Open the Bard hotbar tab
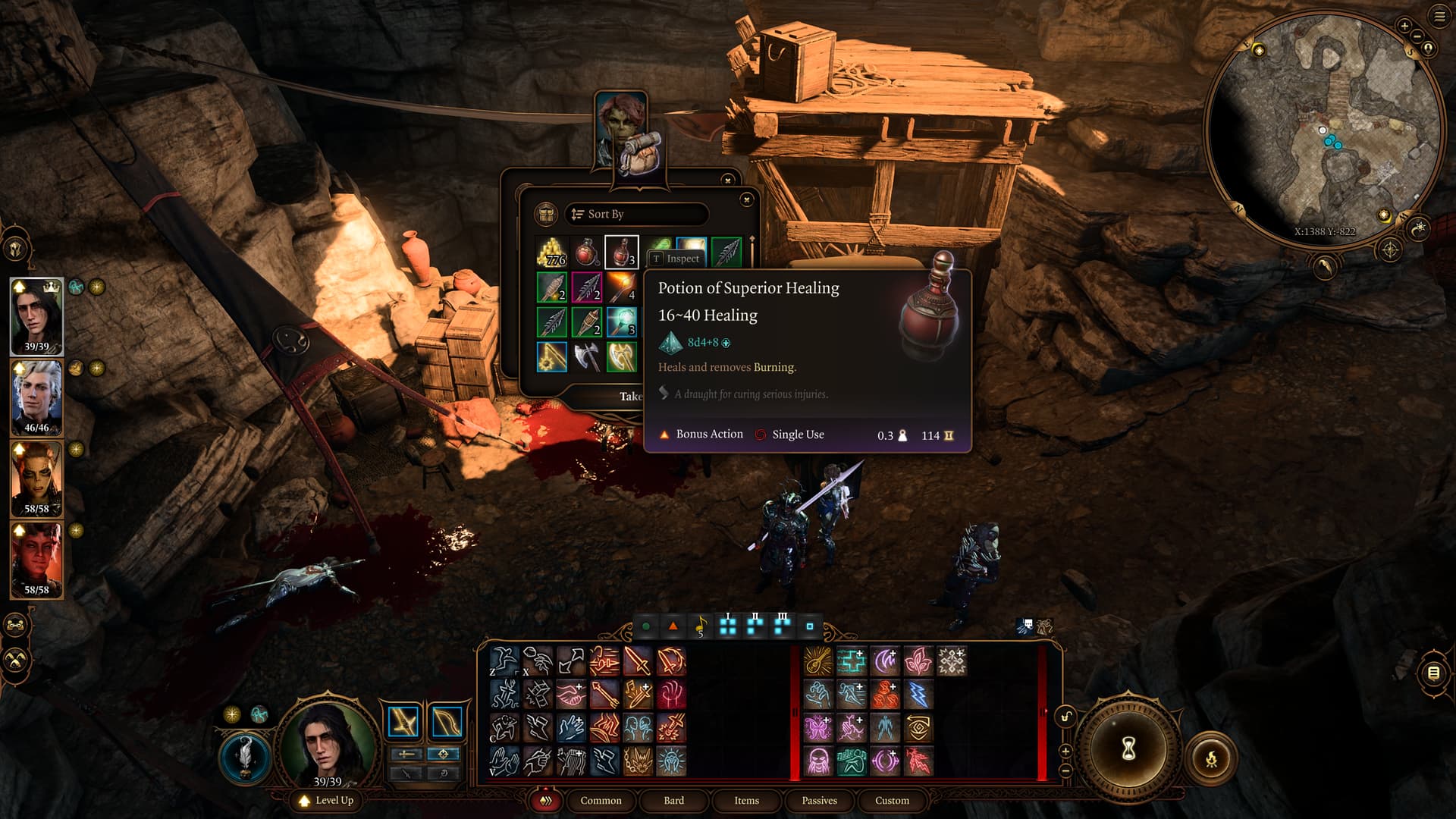 pyautogui.click(x=673, y=800)
